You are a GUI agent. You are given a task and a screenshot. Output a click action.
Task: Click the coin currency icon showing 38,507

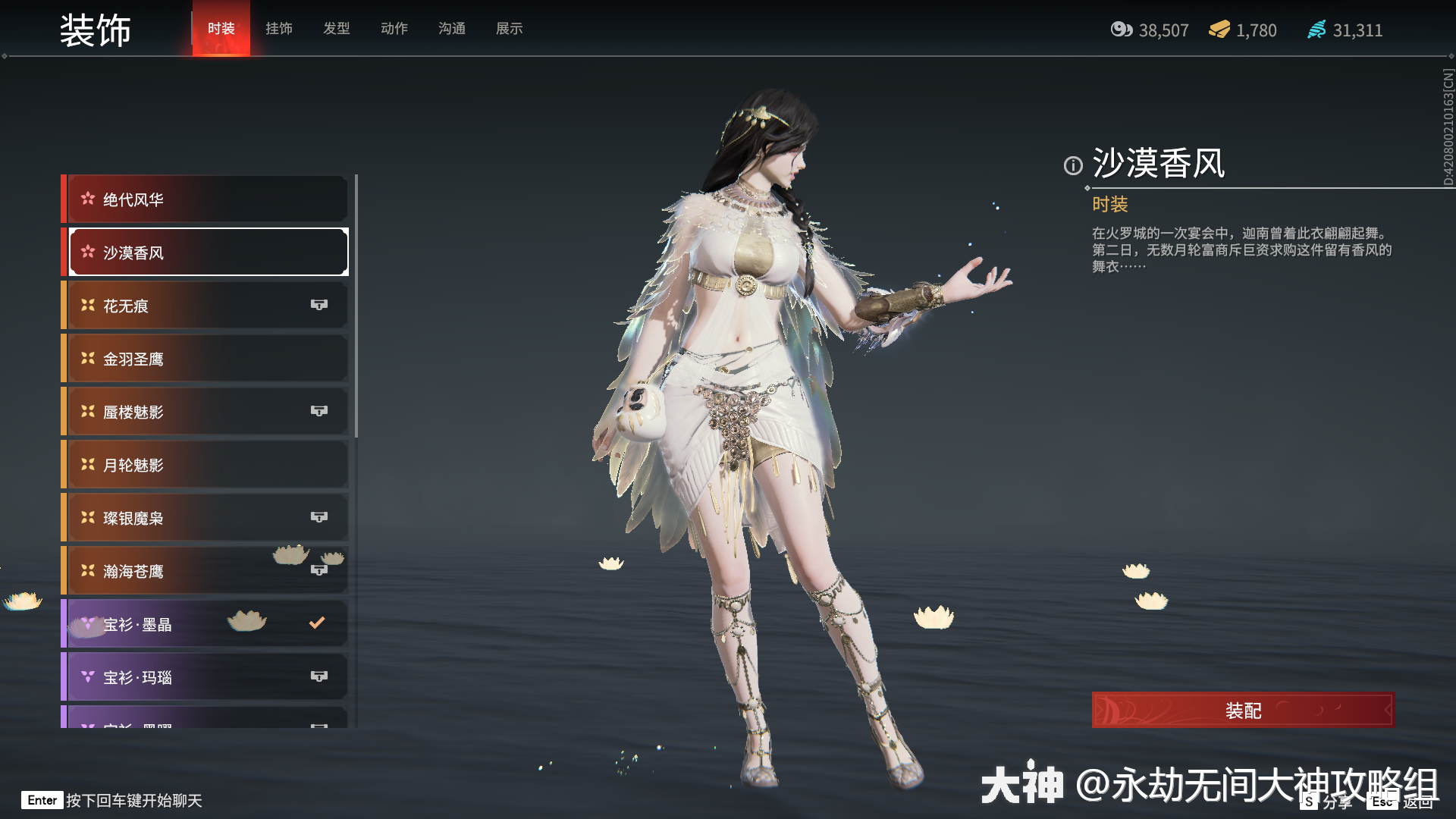(x=1121, y=30)
